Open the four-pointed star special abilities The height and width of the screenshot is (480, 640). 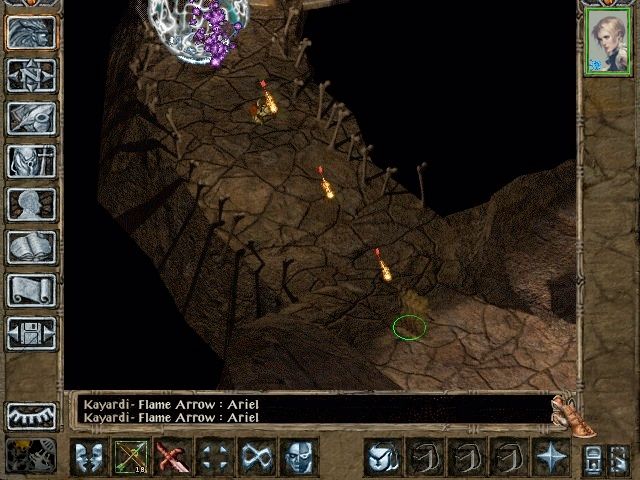[x=551, y=457]
